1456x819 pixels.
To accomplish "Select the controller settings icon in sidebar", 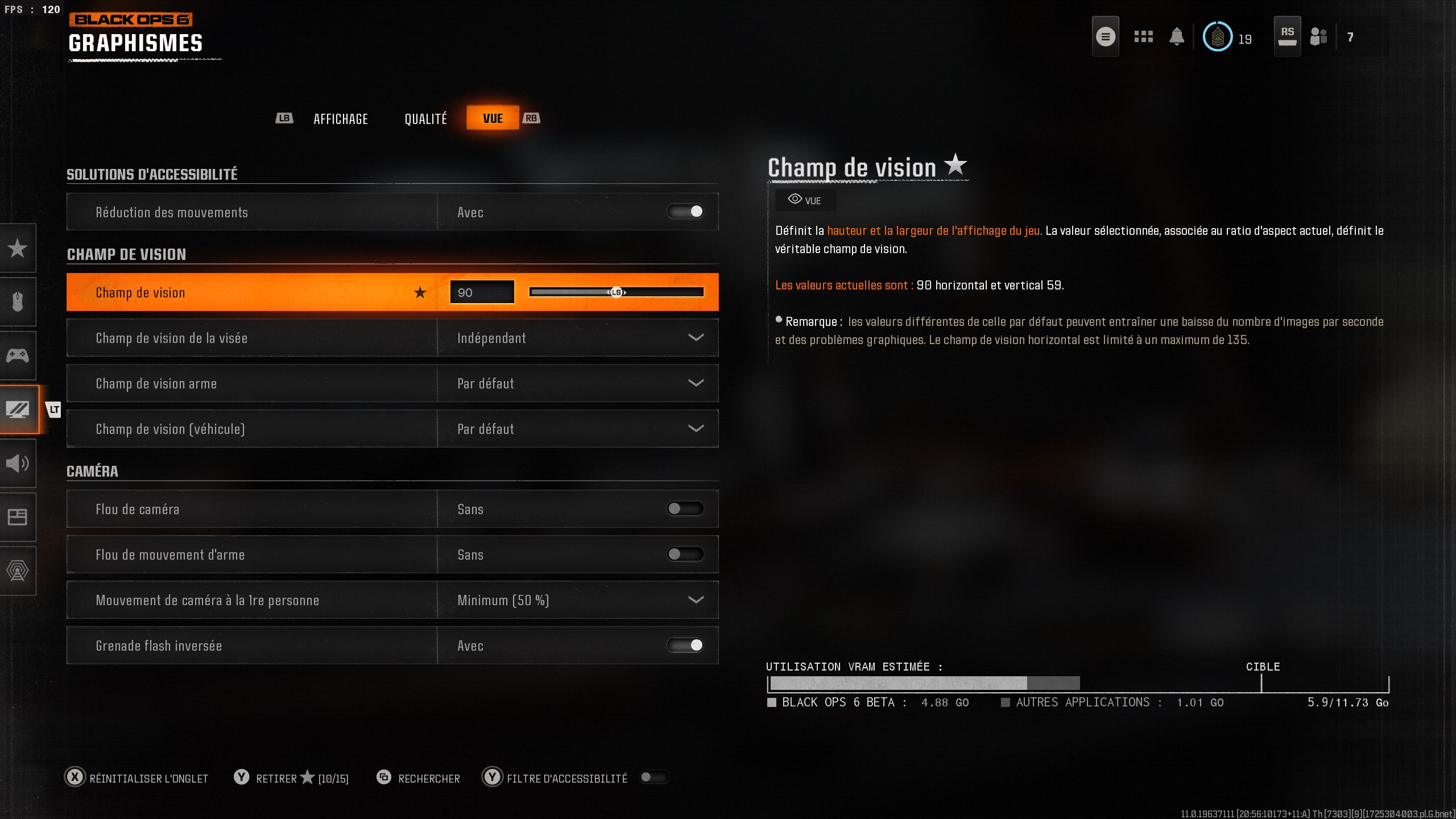I will point(17,355).
